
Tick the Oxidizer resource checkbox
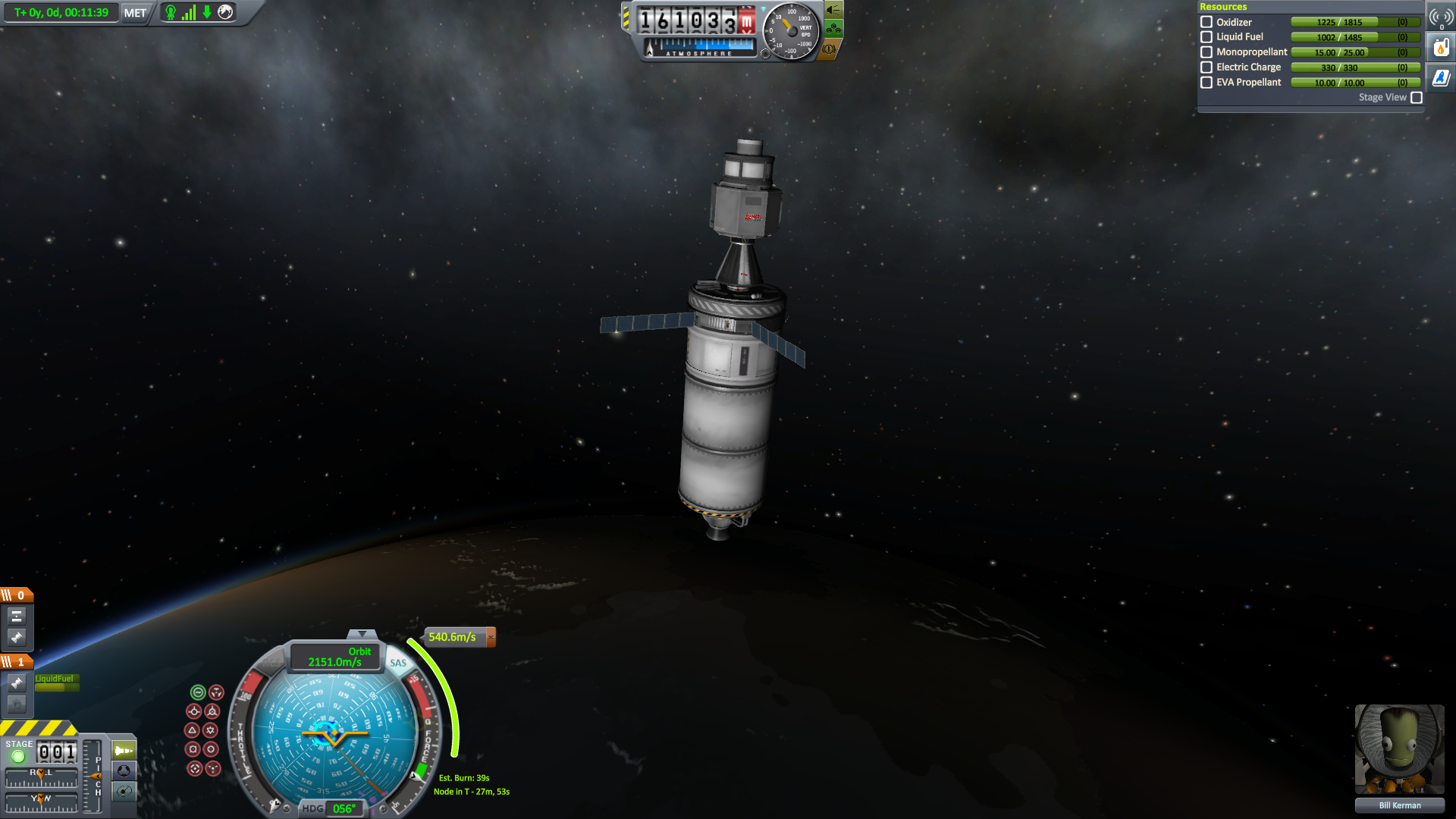[x=1207, y=22]
